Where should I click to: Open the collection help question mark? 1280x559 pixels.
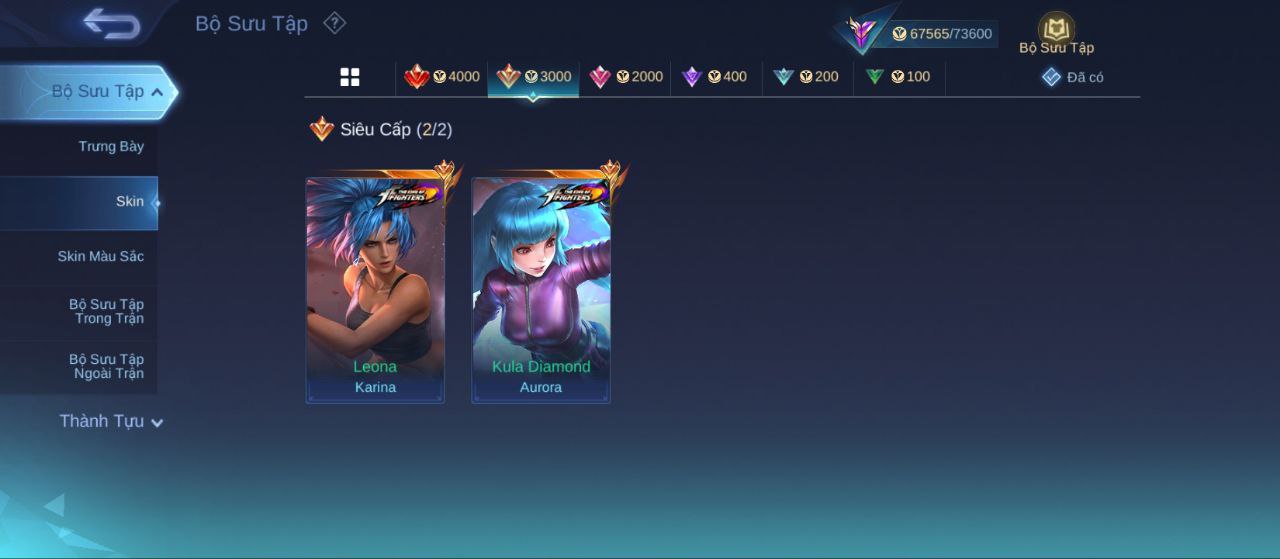(x=334, y=23)
